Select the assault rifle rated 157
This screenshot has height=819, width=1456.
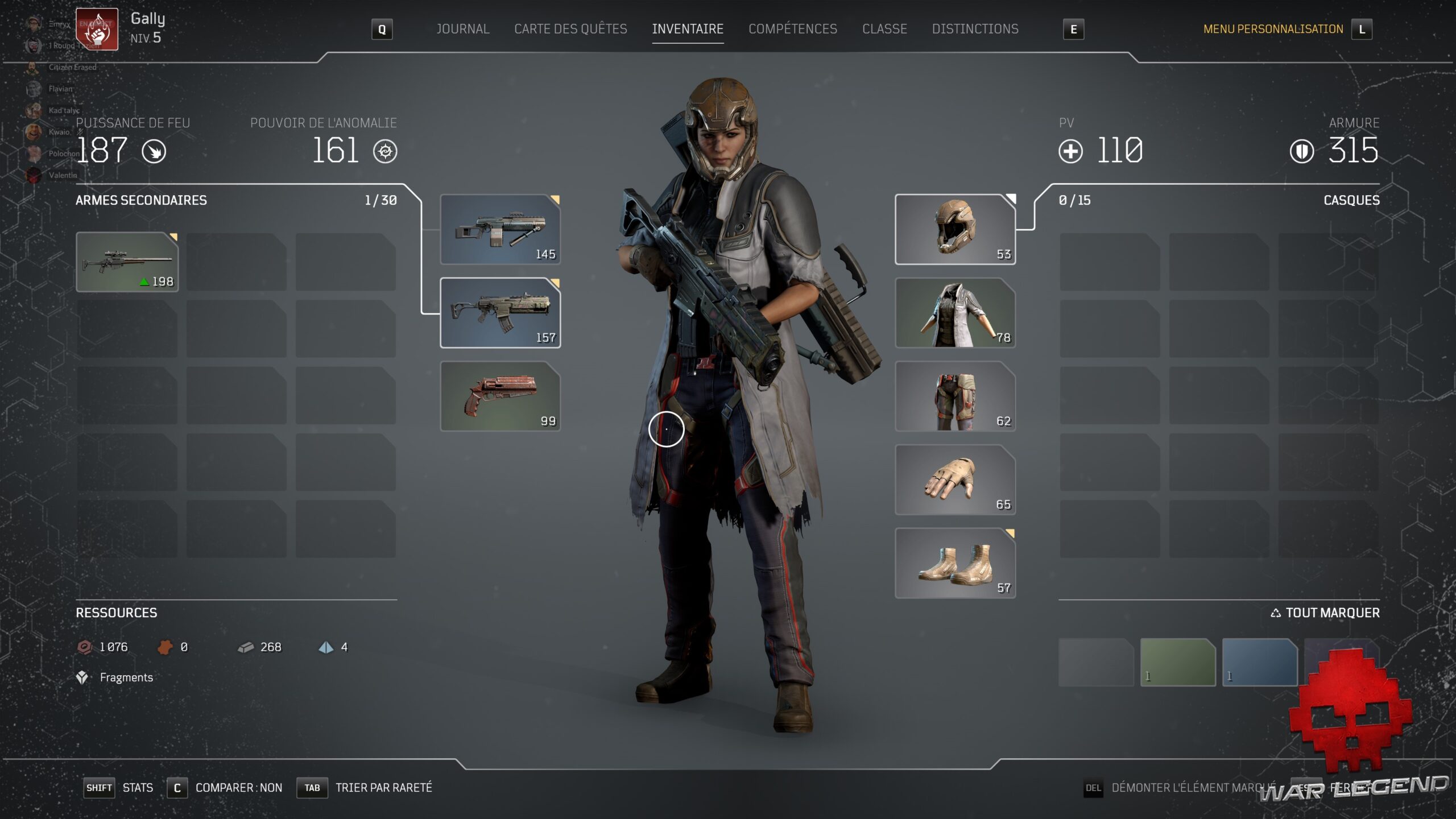(500, 313)
